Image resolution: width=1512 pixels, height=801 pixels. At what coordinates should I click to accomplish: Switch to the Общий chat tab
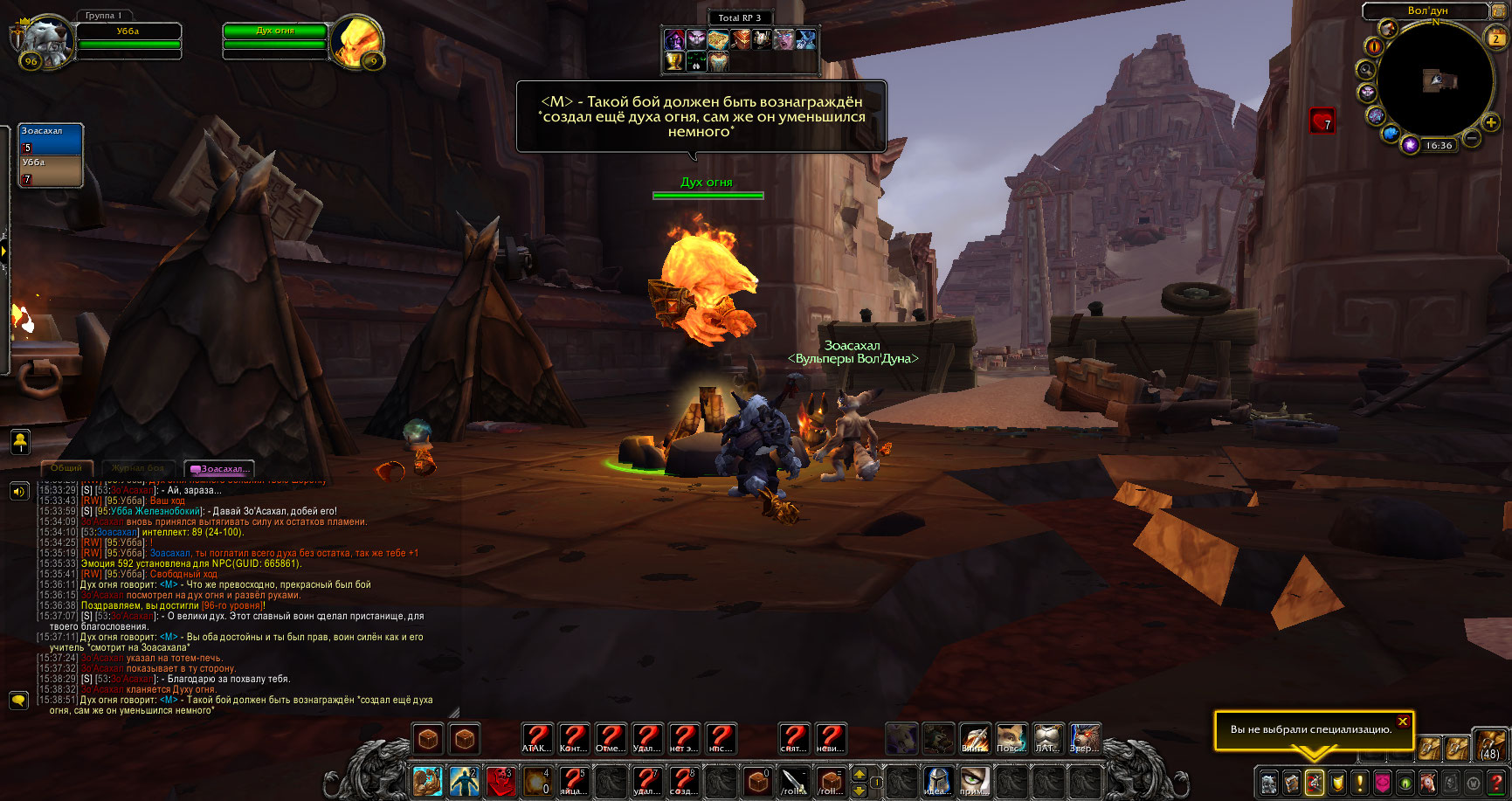[x=66, y=468]
